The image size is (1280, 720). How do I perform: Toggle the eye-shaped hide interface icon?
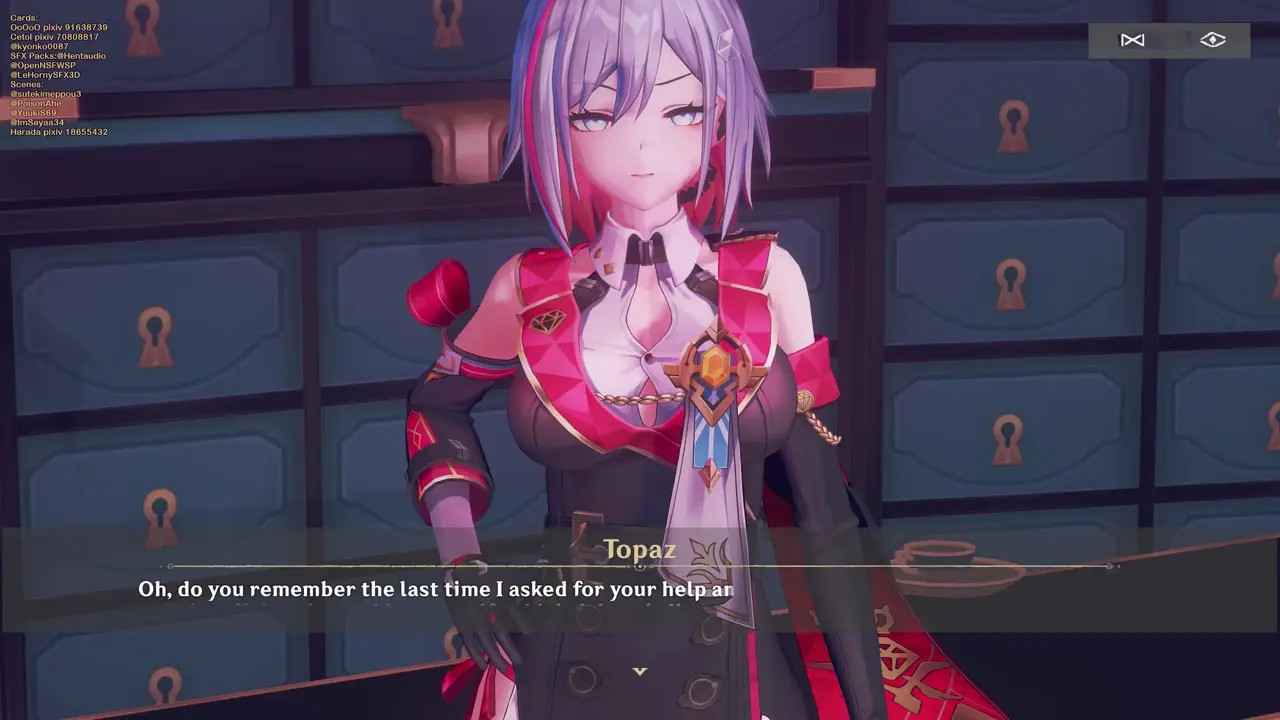point(1212,40)
